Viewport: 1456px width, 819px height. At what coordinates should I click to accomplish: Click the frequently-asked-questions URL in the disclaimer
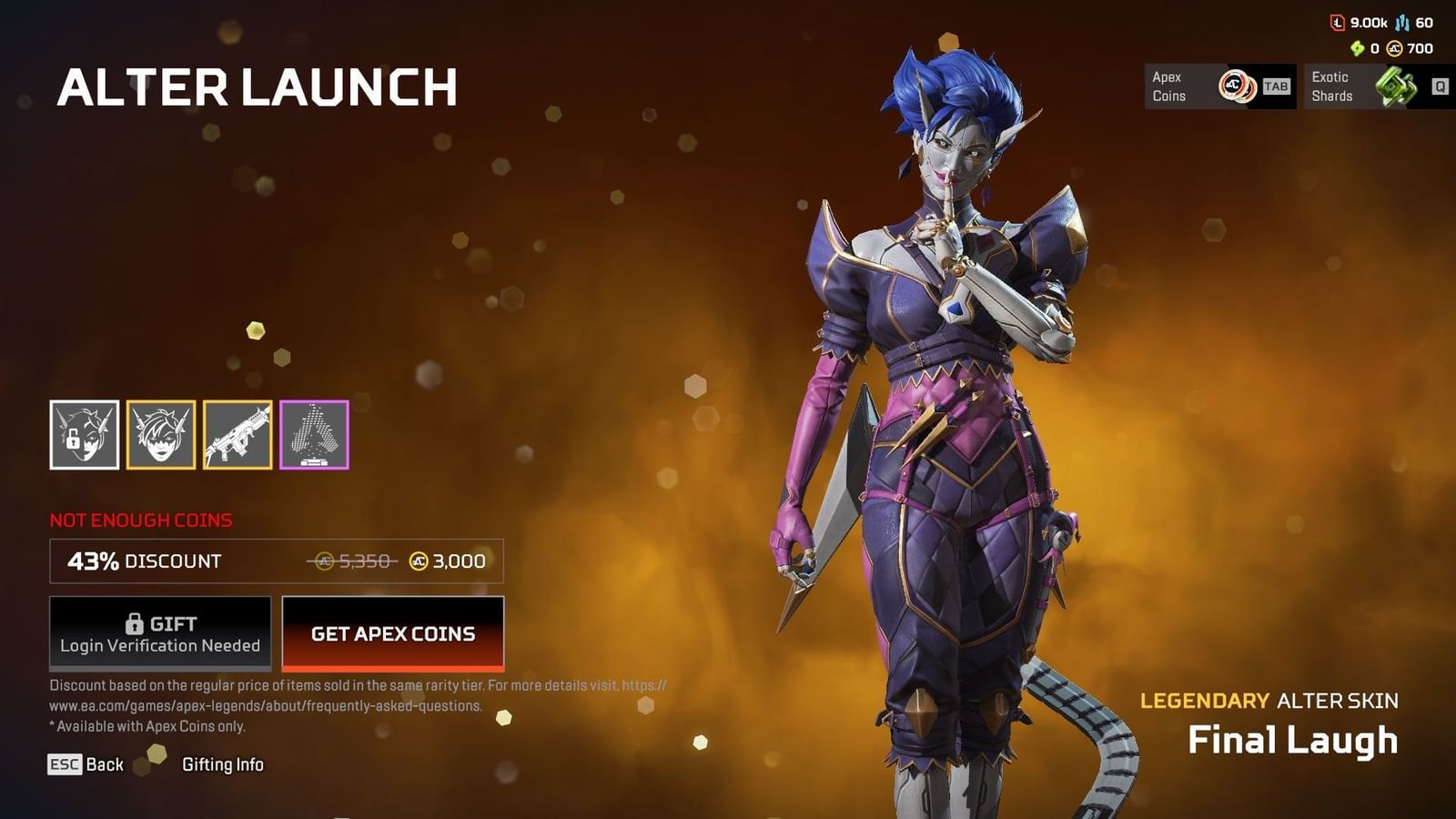(264, 704)
